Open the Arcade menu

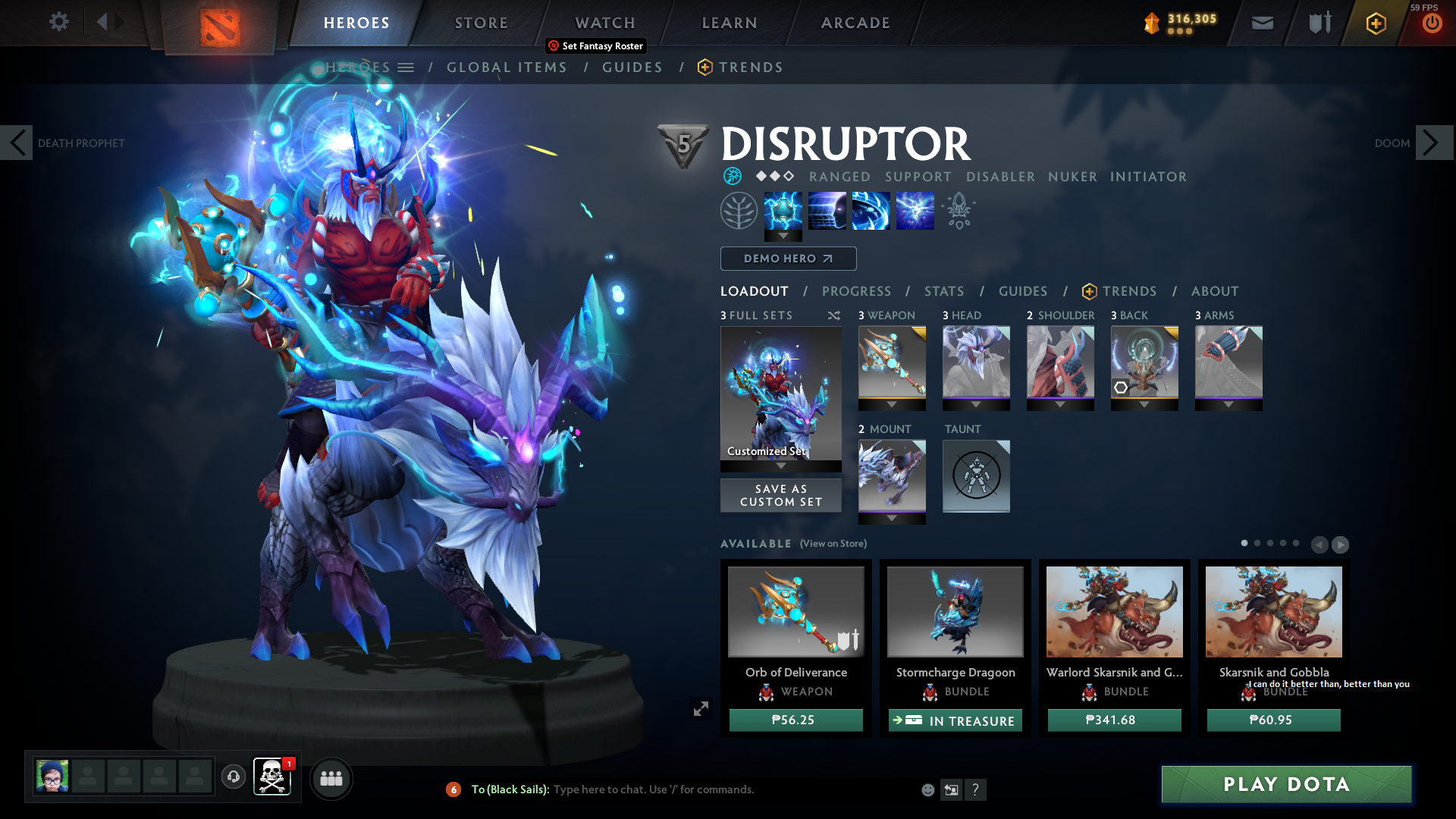855,23
